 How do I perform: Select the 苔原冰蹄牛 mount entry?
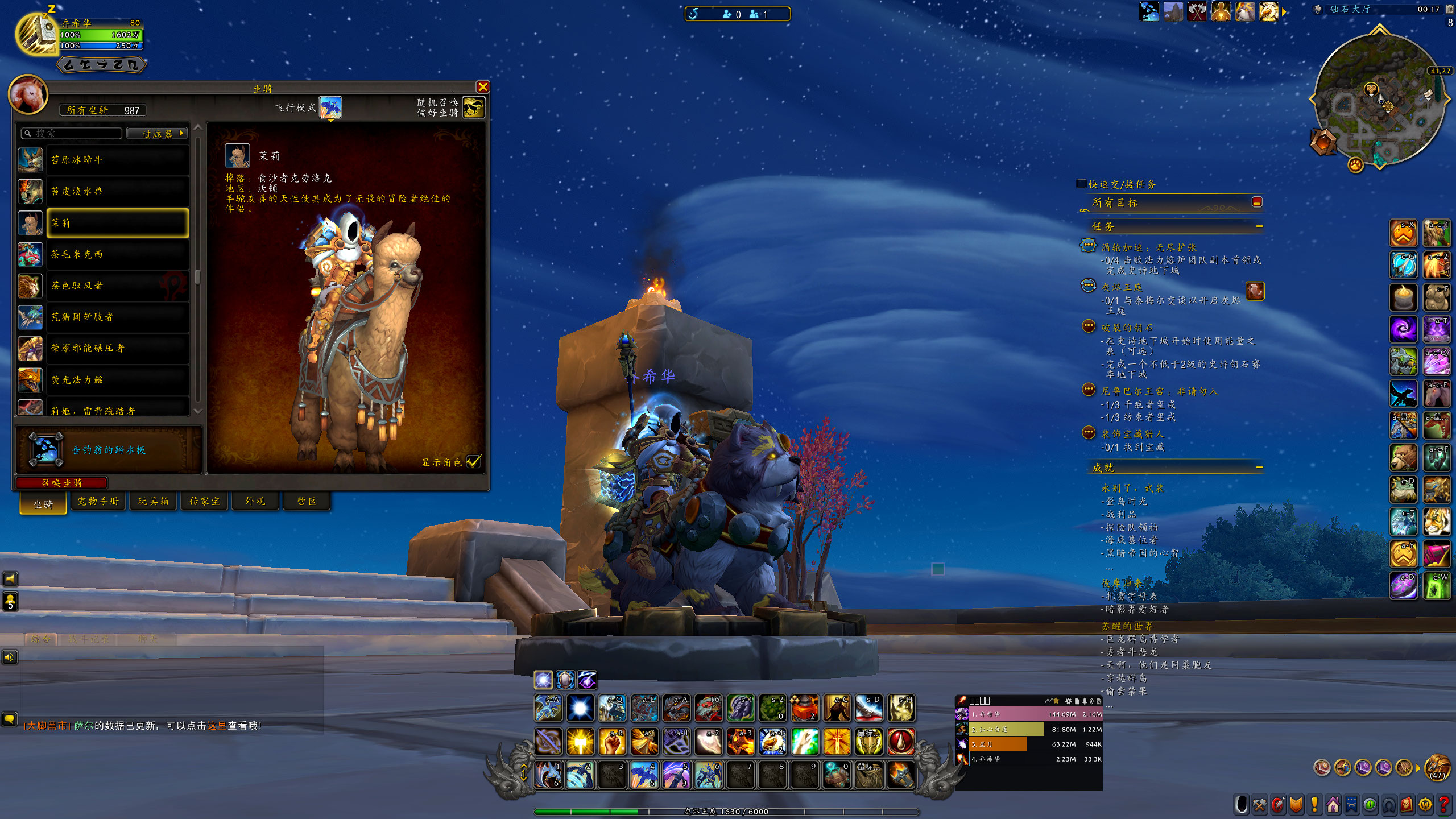118,160
